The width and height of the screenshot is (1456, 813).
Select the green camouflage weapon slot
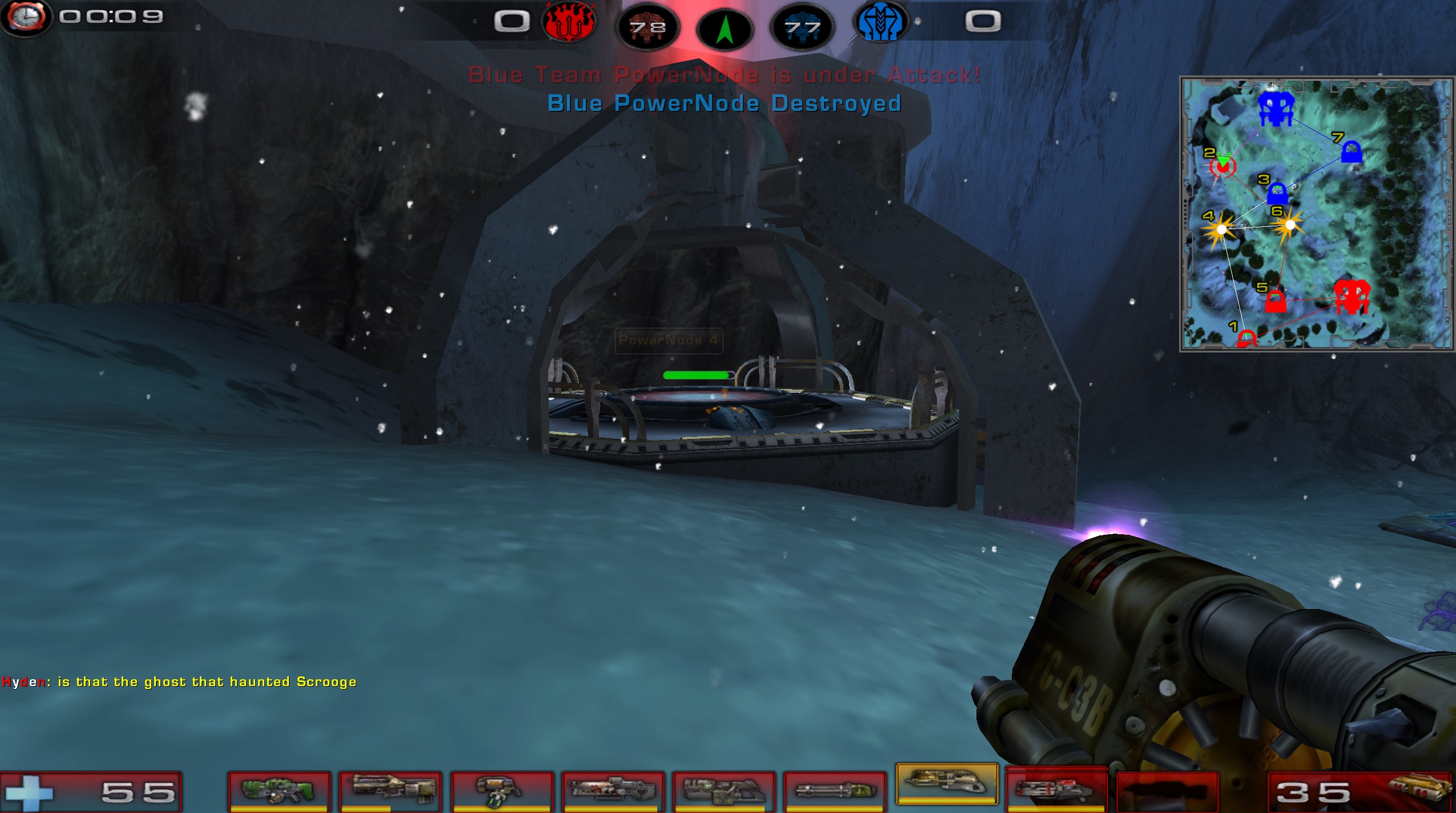[279, 791]
